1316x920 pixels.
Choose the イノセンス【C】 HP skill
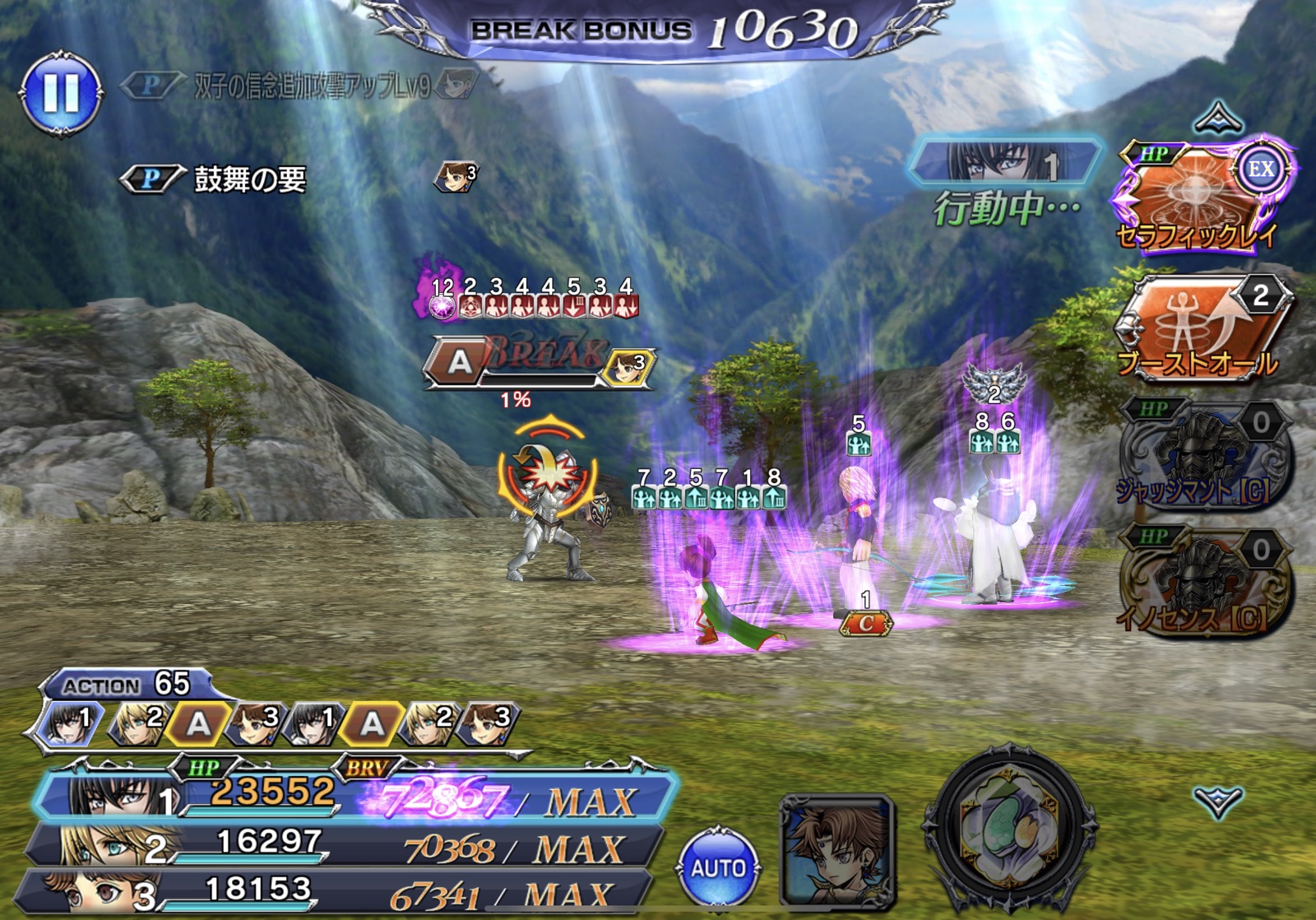pos(1202,583)
